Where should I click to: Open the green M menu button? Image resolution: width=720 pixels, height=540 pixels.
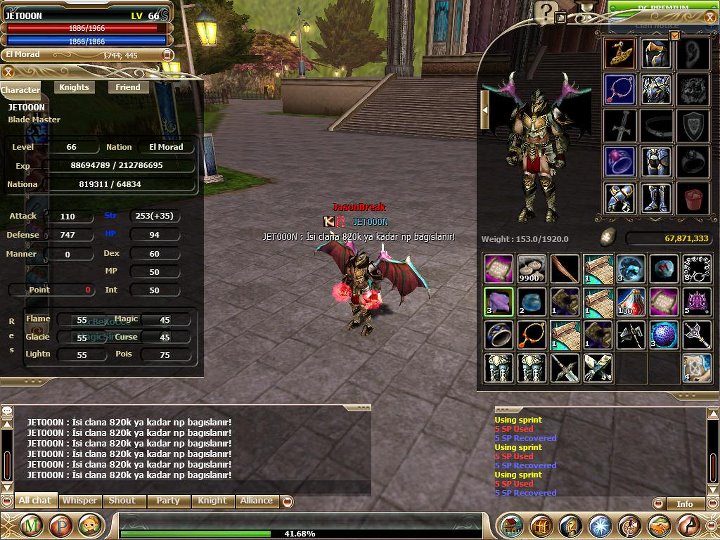[31, 525]
